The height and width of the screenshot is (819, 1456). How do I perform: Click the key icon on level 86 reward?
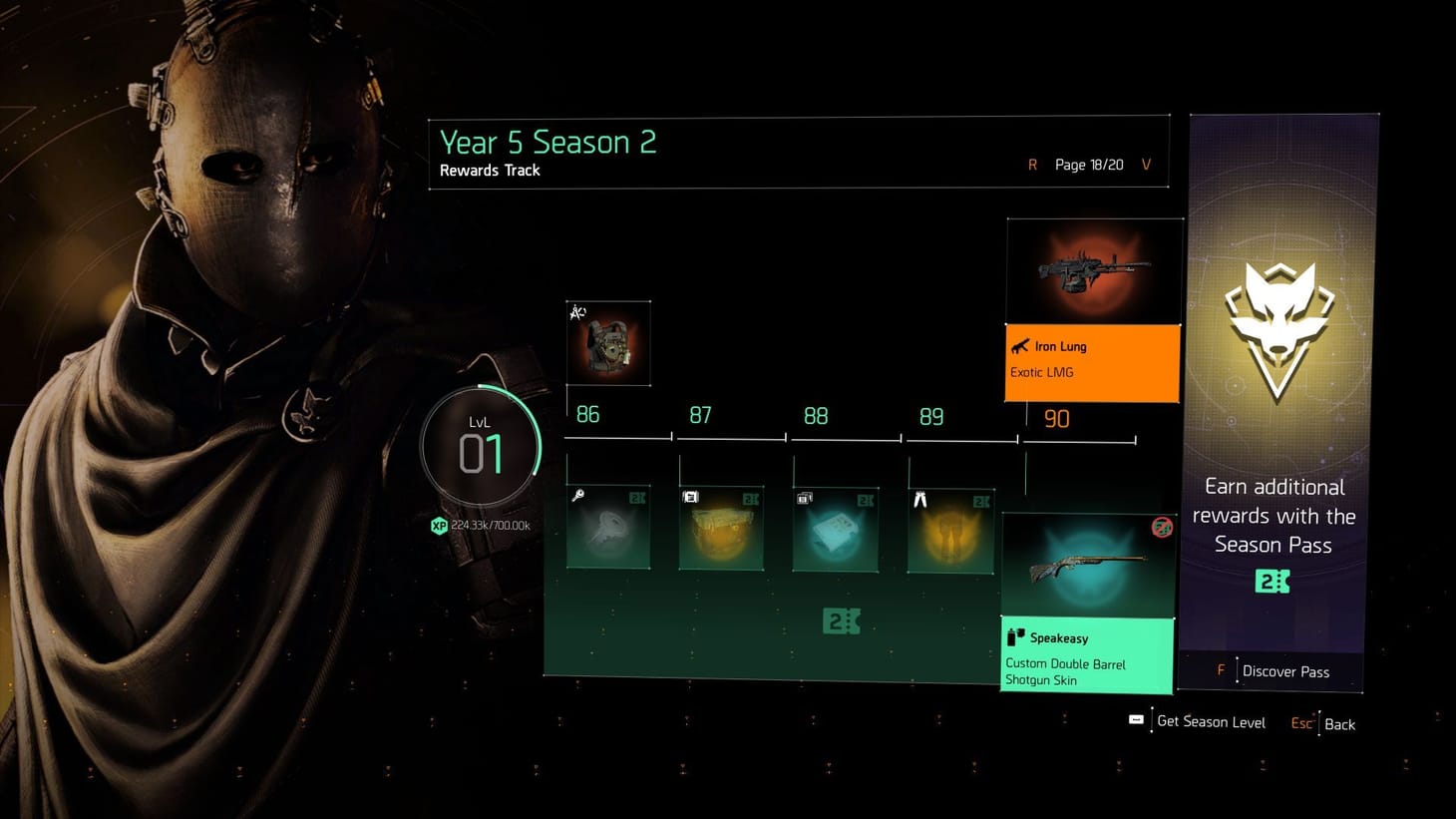[x=576, y=496]
